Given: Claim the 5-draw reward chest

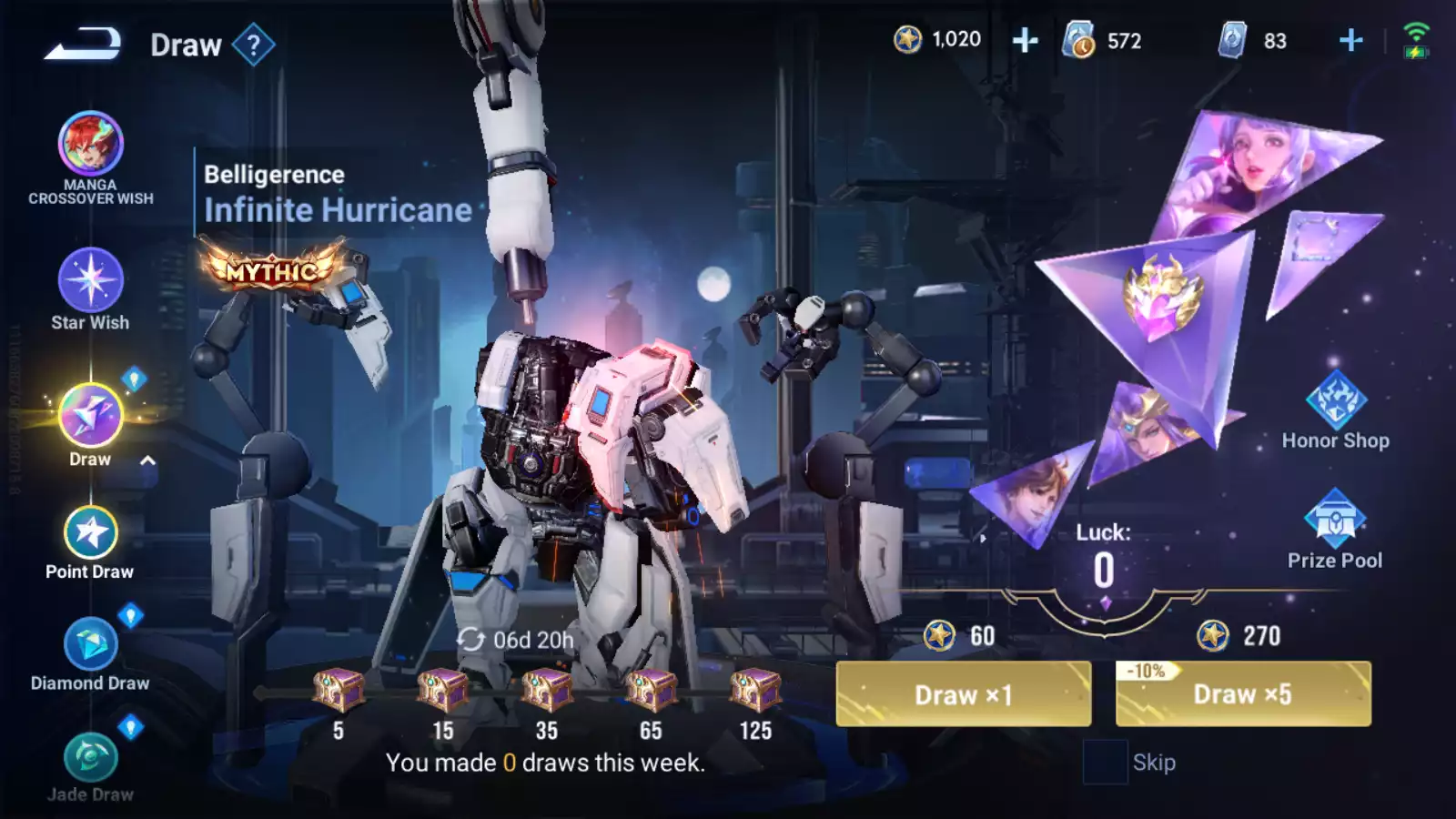Looking at the screenshot, I should click(x=339, y=691).
